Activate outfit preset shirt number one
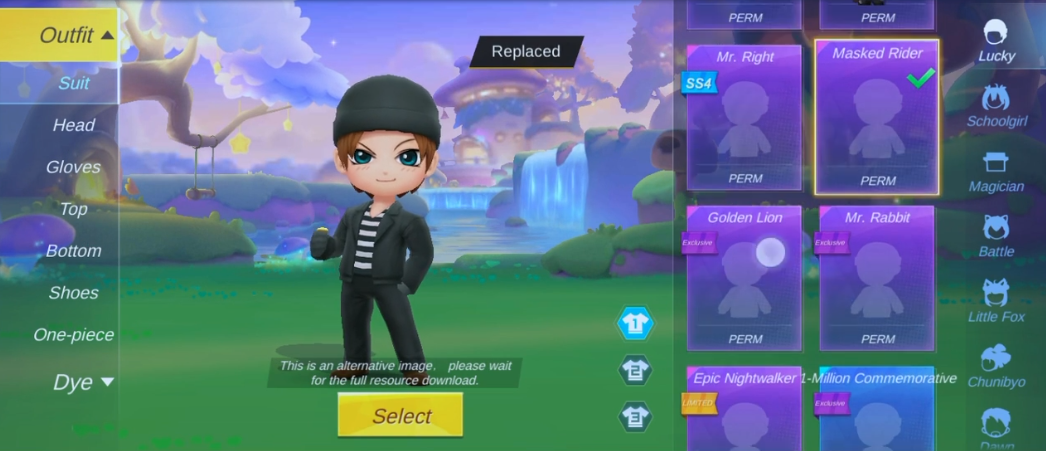The image size is (1046, 451). pyautogui.click(x=635, y=323)
